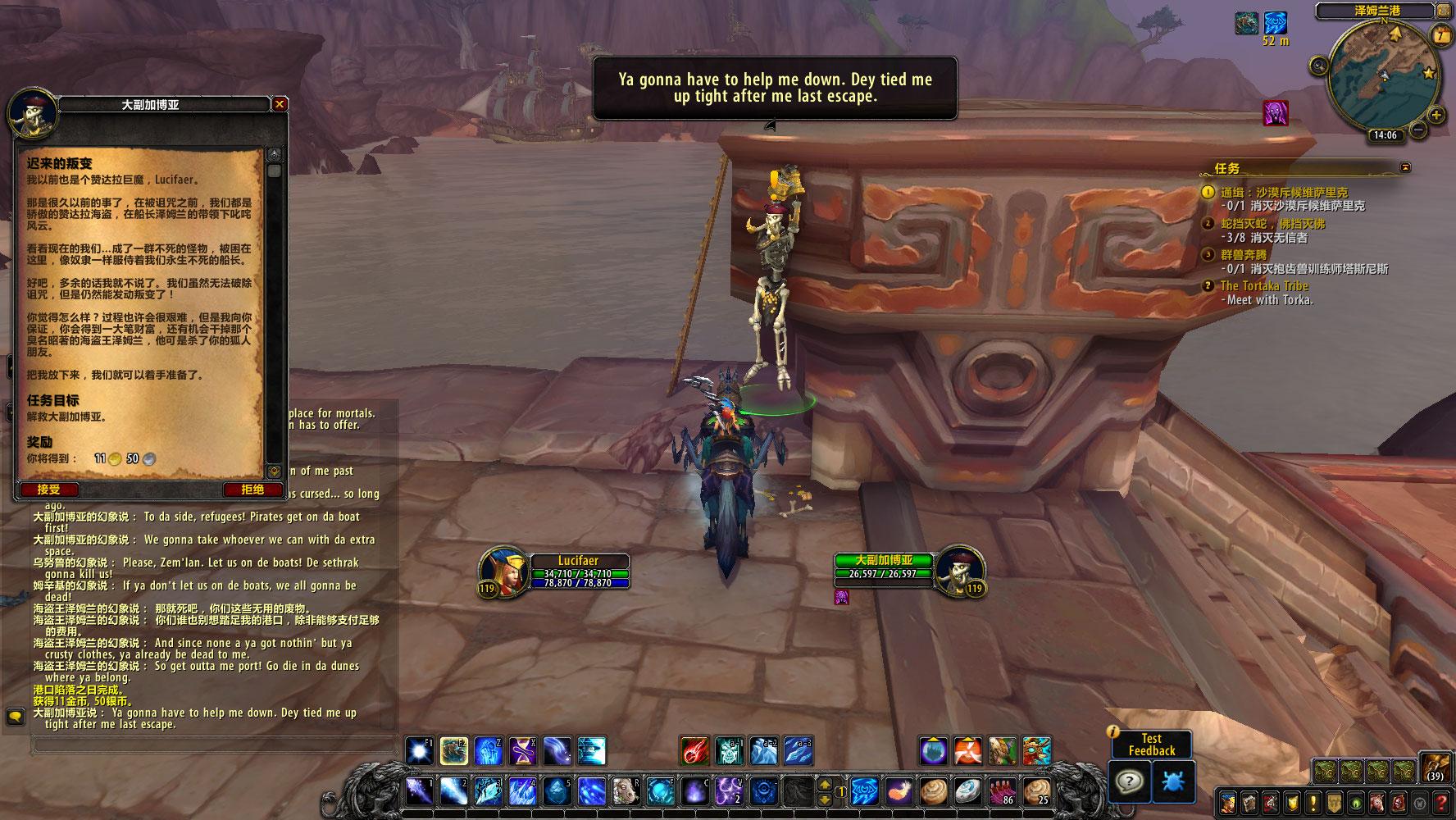Close the quest dialog window
The width and height of the screenshot is (1456, 820).
280,104
